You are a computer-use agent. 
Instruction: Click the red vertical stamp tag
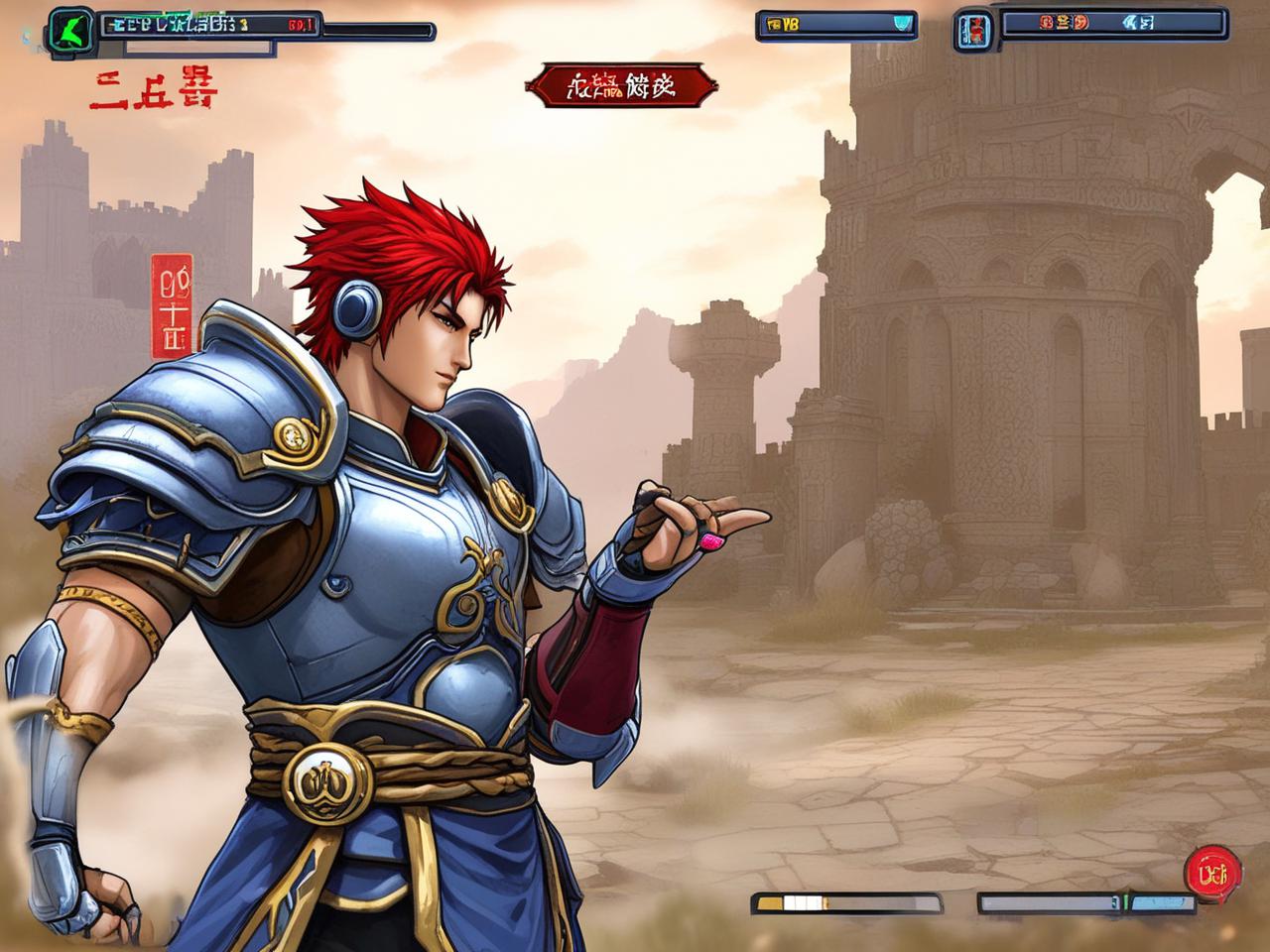(x=171, y=306)
